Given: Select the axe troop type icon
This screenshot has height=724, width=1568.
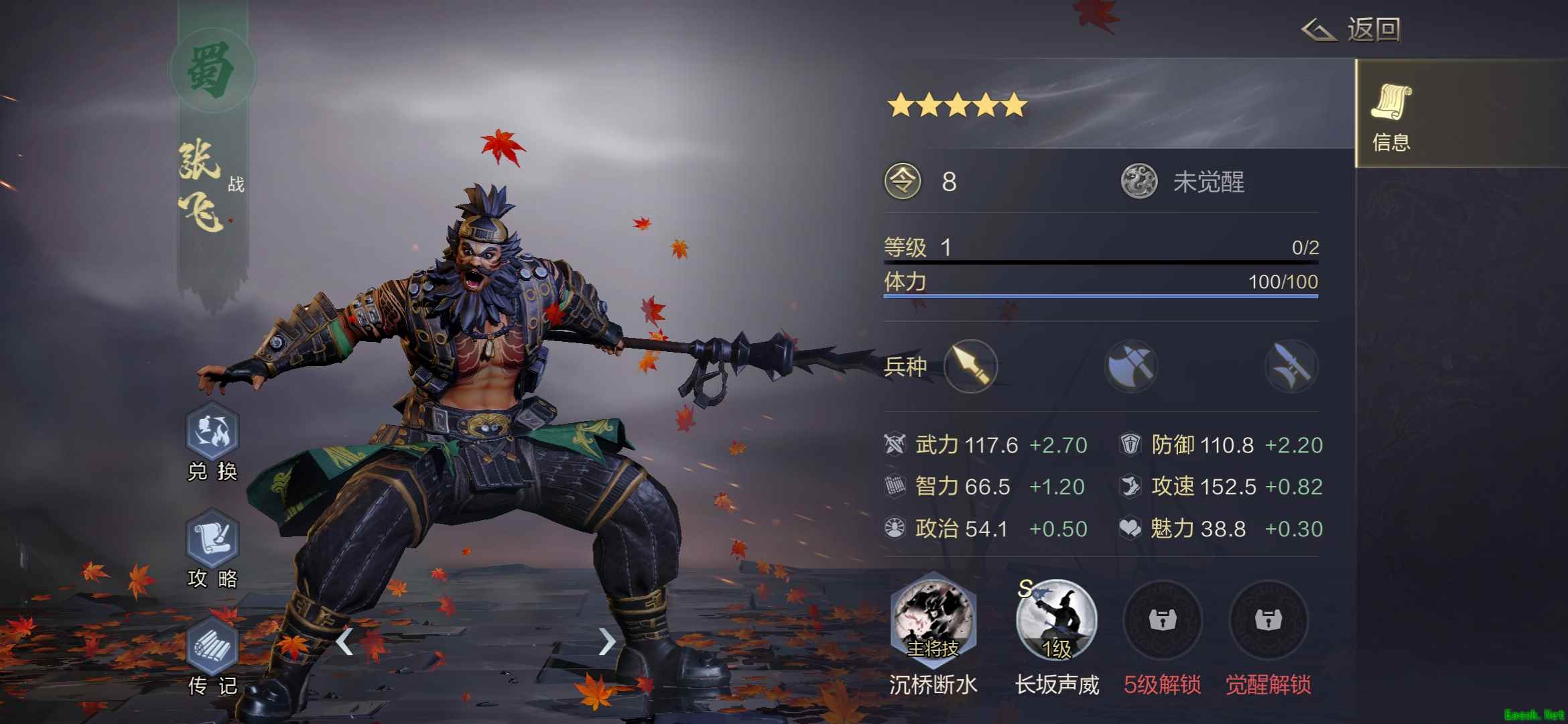Looking at the screenshot, I should click(1131, 366).
